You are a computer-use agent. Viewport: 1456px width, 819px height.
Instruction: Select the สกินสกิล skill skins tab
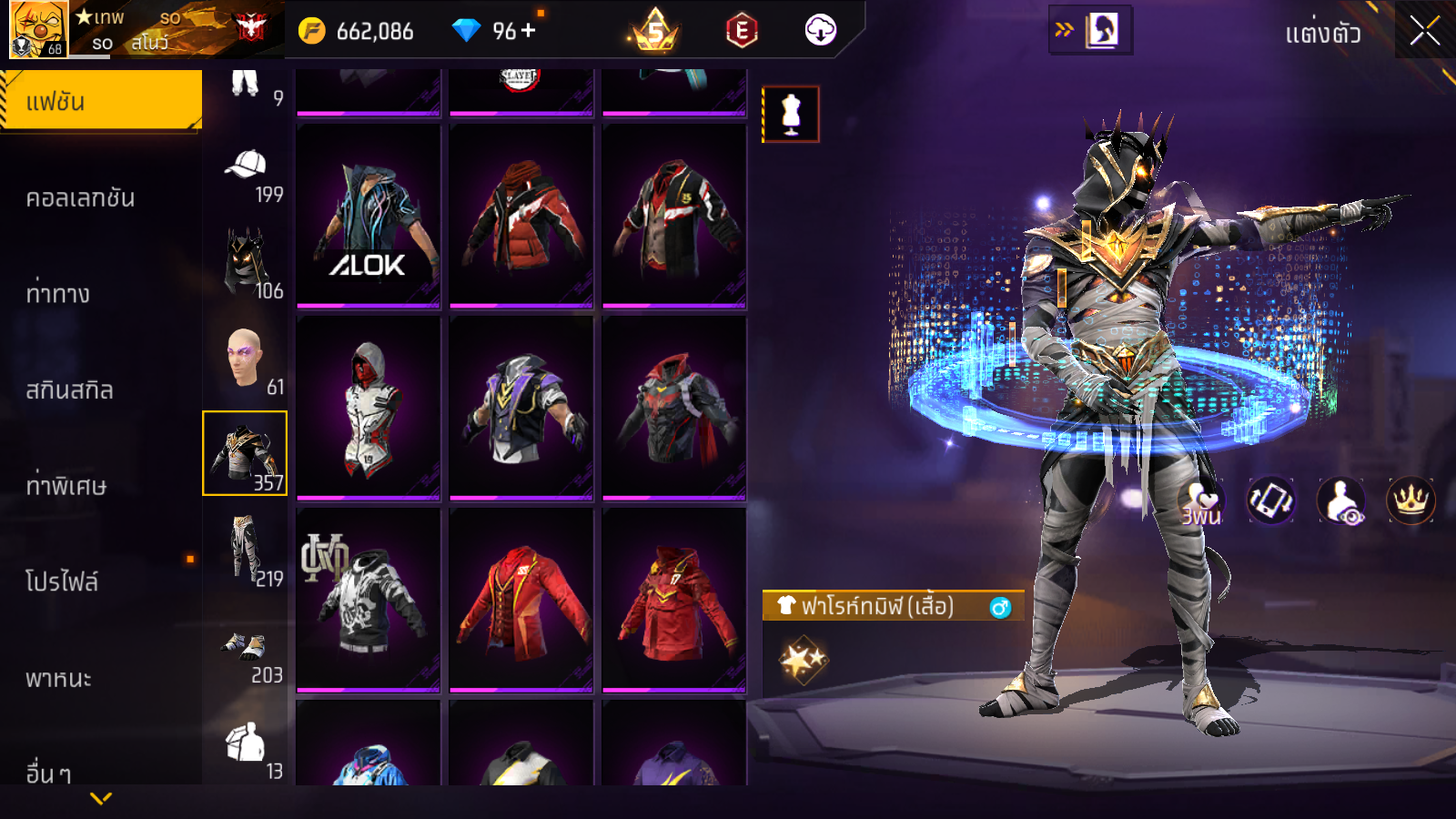[70, 390]
